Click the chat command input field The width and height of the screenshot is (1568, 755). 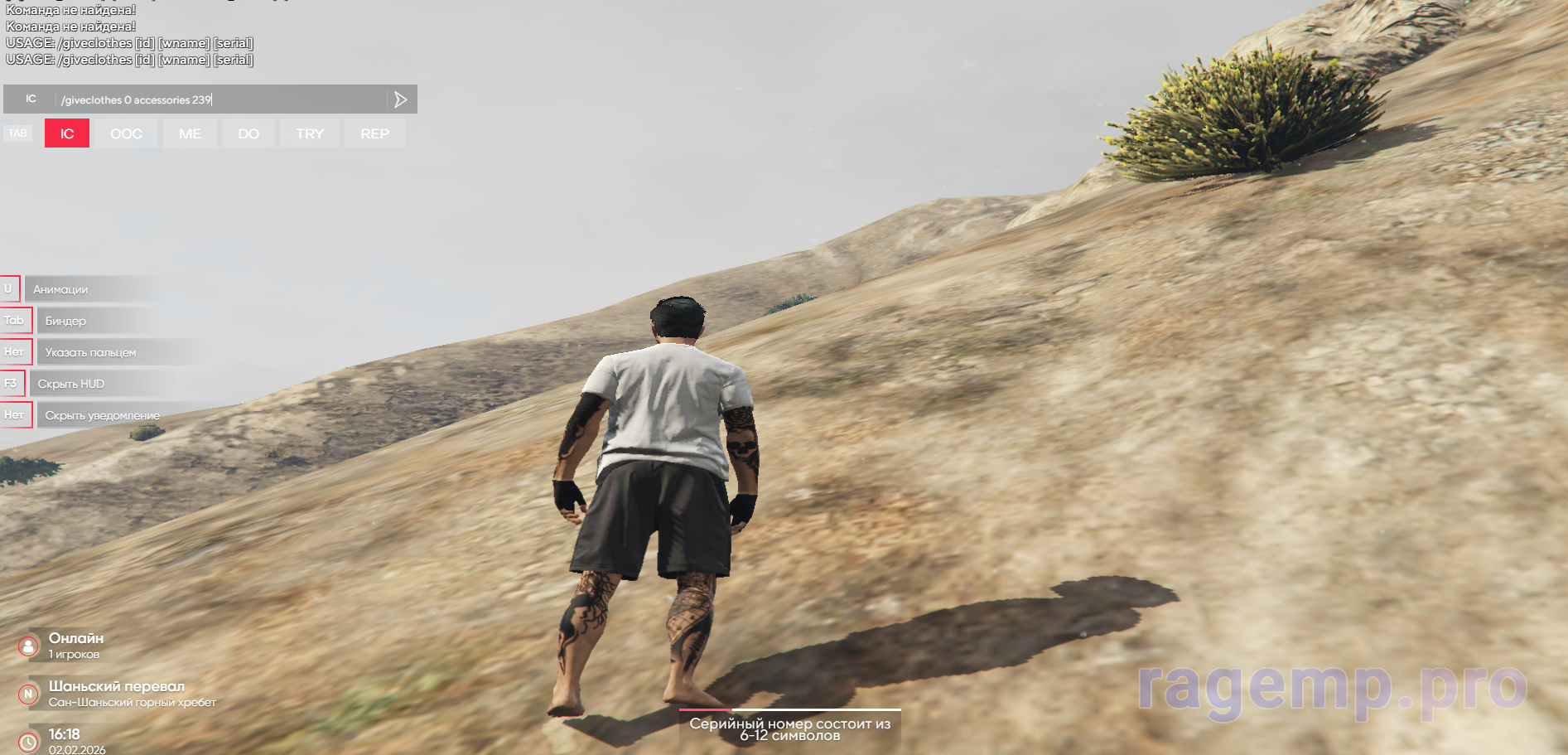[x=220, y=99]
